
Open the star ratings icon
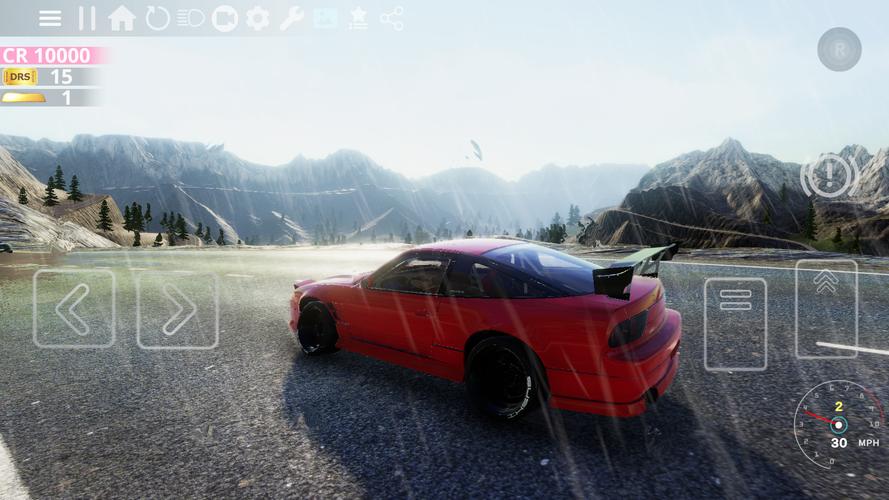coord(358,18)
